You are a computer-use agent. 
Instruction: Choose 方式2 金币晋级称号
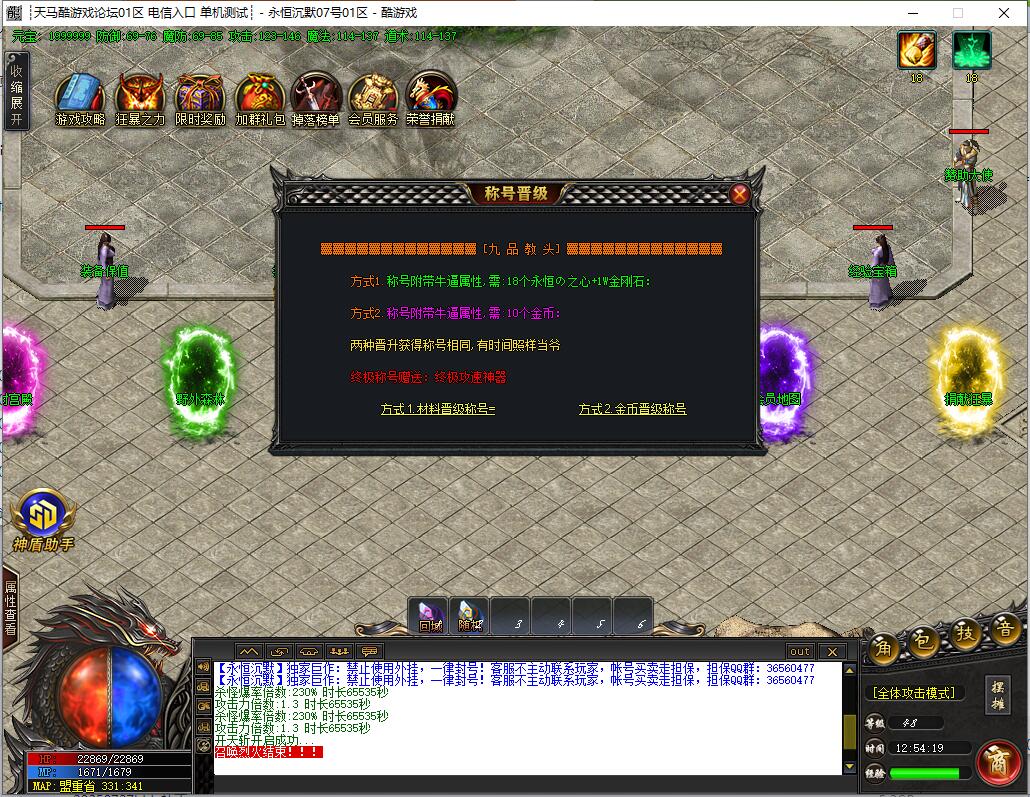coord(632,409)
